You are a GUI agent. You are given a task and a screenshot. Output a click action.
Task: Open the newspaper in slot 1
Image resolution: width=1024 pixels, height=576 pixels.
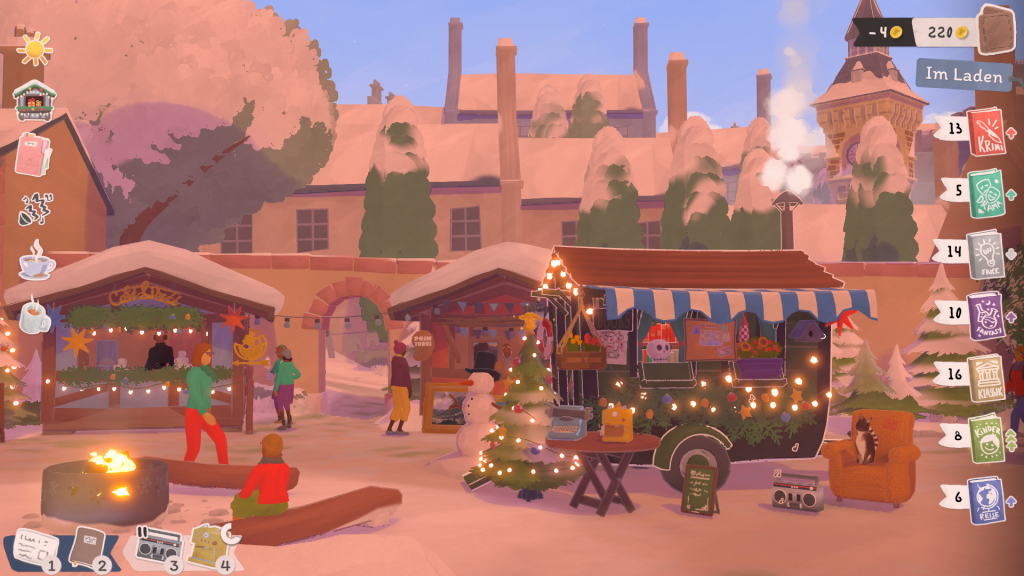coord(32,548)
